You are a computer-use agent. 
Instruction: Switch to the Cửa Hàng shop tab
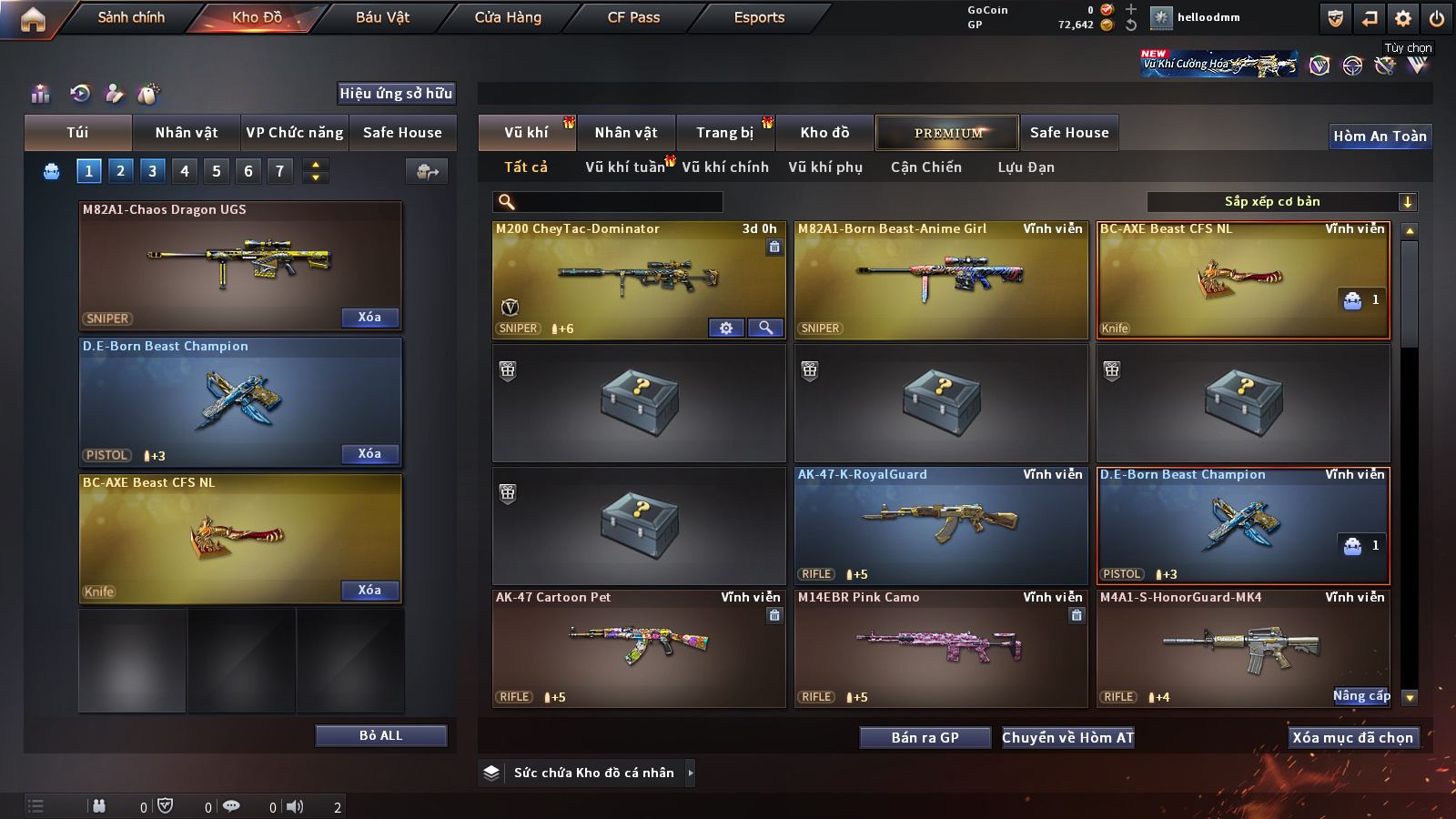(x=508, y=17)
